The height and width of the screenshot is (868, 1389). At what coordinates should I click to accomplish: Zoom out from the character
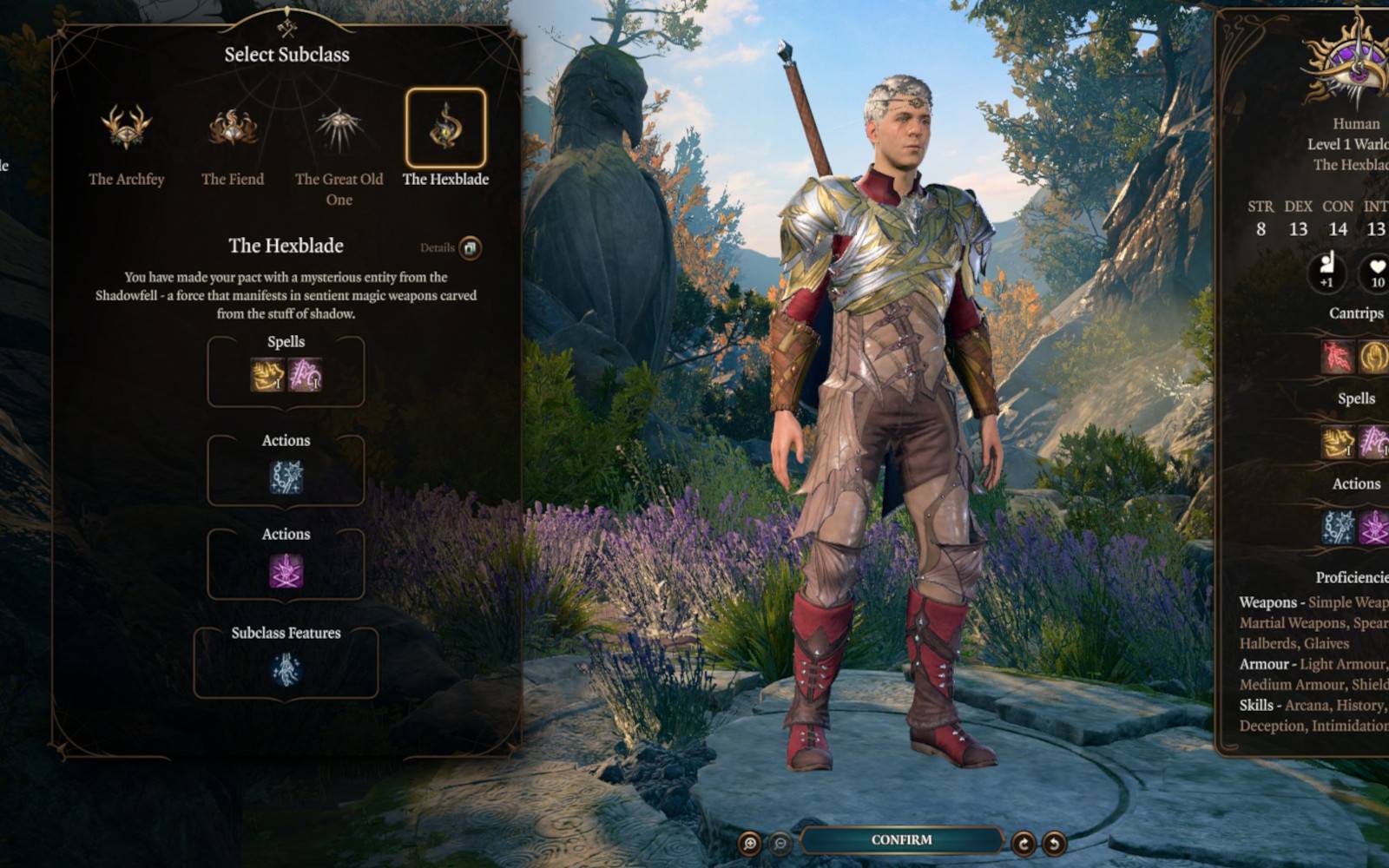[780, 843]
